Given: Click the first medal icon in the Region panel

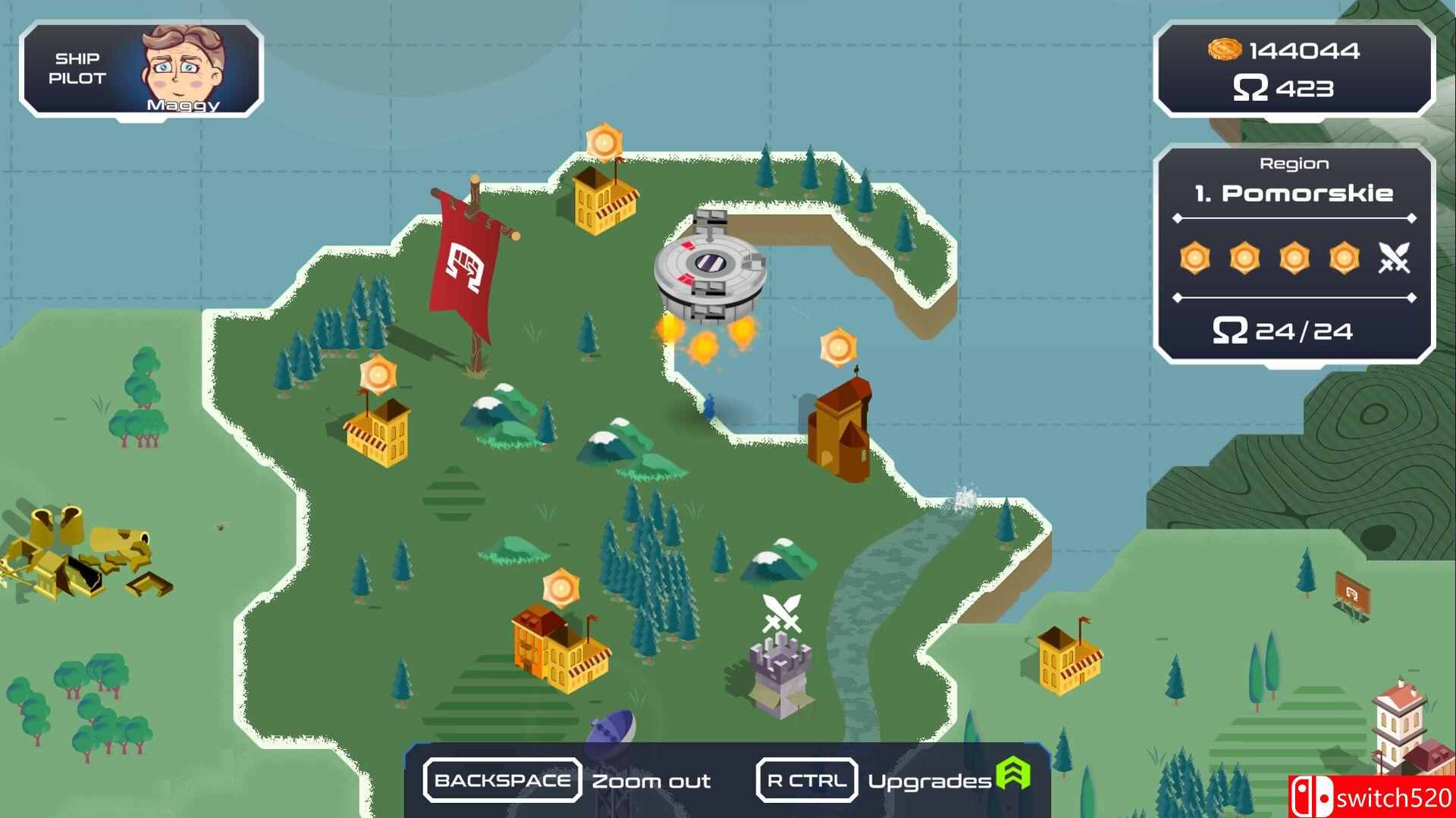Looking at the screenshot, I should tap(1194, 259).
